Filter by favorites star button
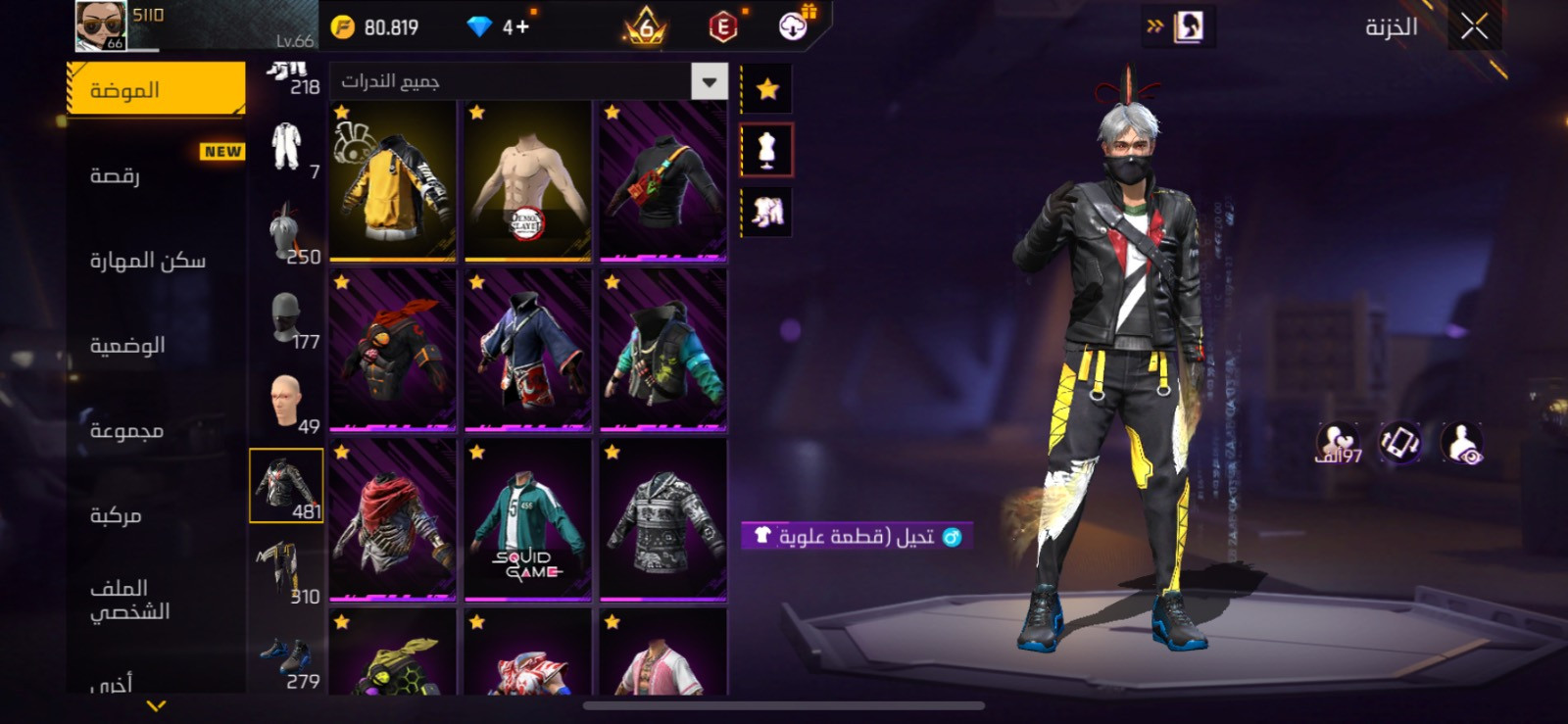 [767, 89]
